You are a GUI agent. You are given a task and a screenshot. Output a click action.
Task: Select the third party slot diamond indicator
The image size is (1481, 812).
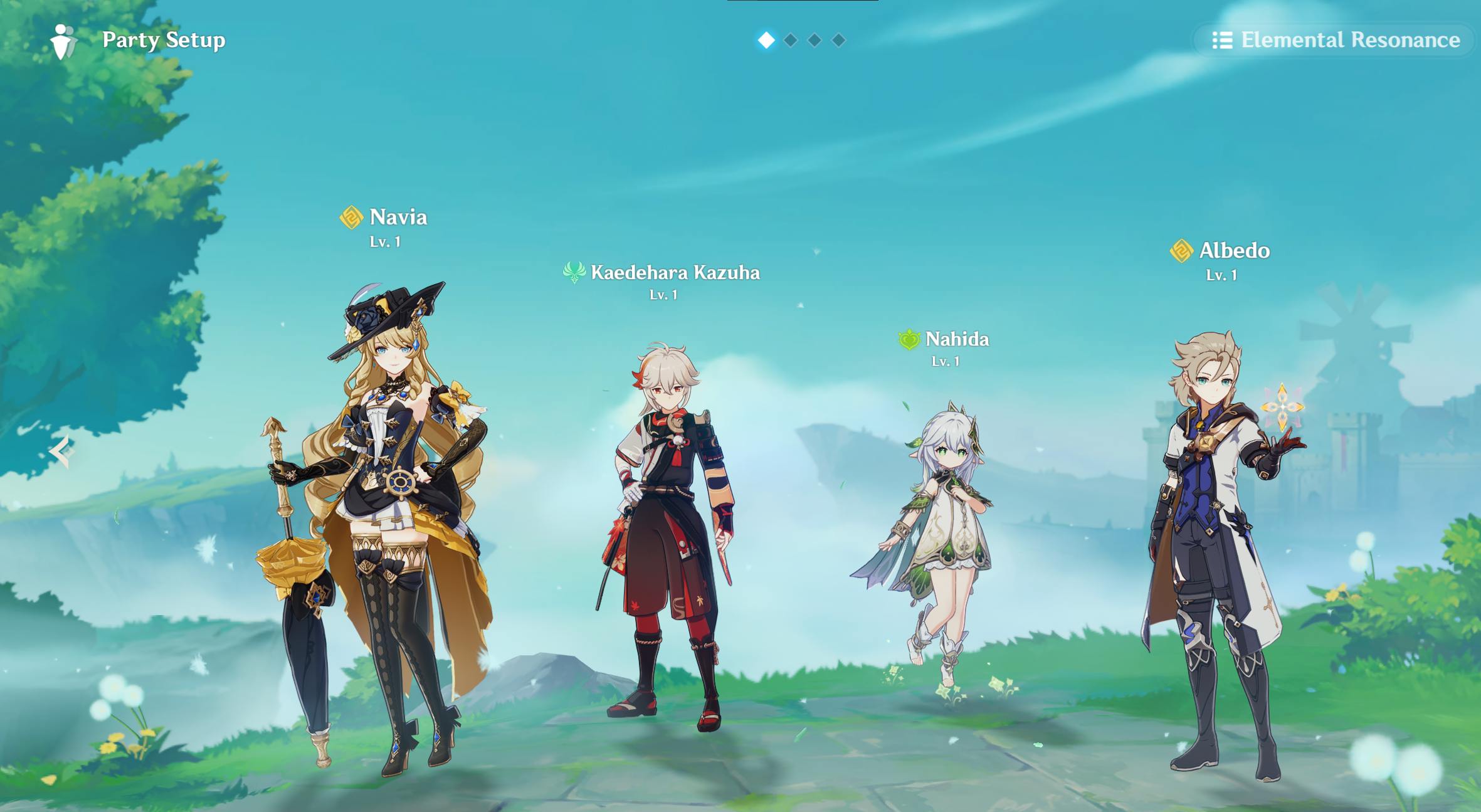pyautogui.click(x=813, y=40)
